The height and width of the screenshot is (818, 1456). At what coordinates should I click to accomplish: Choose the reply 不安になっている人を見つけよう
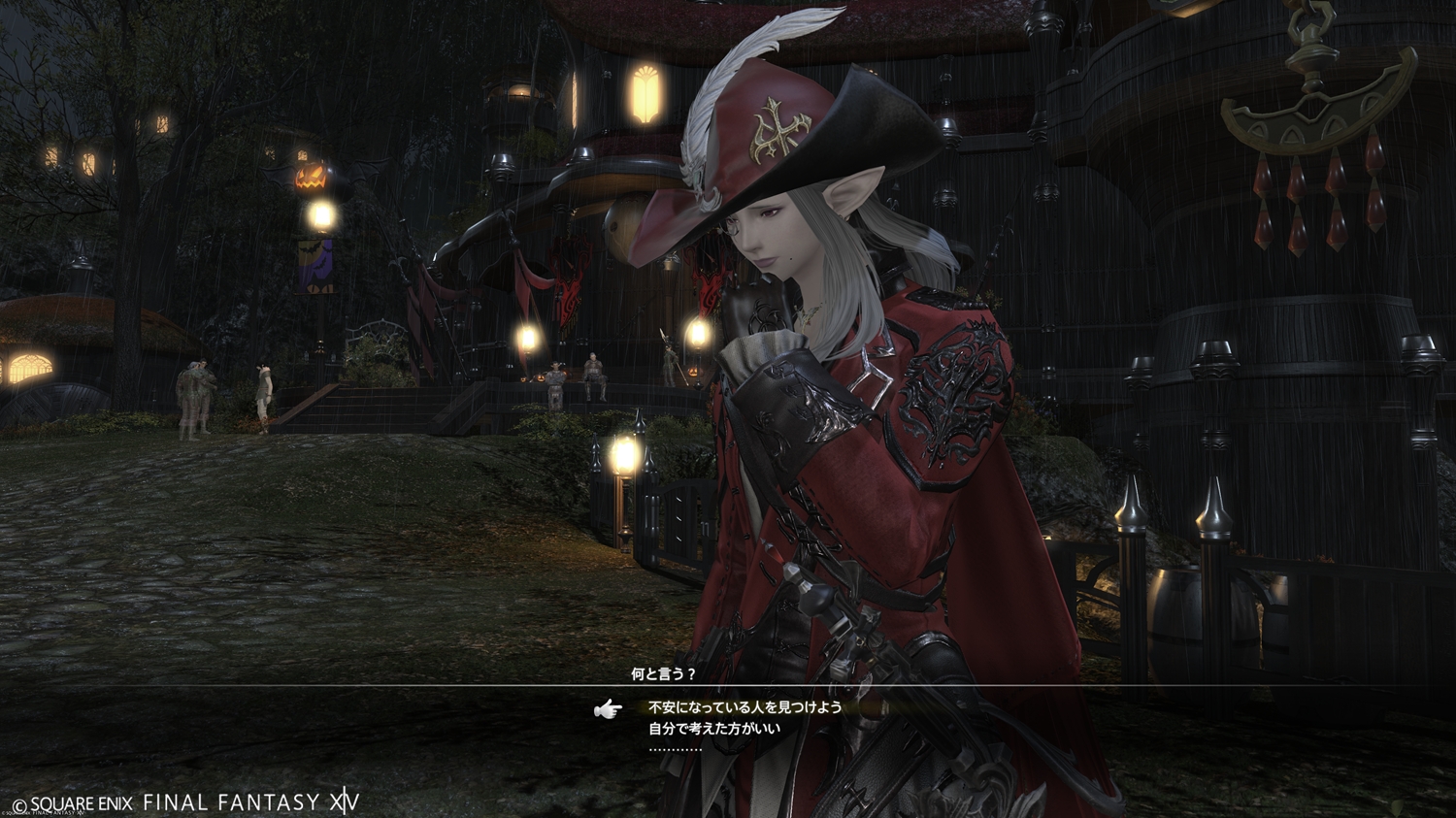coord(745,707)
